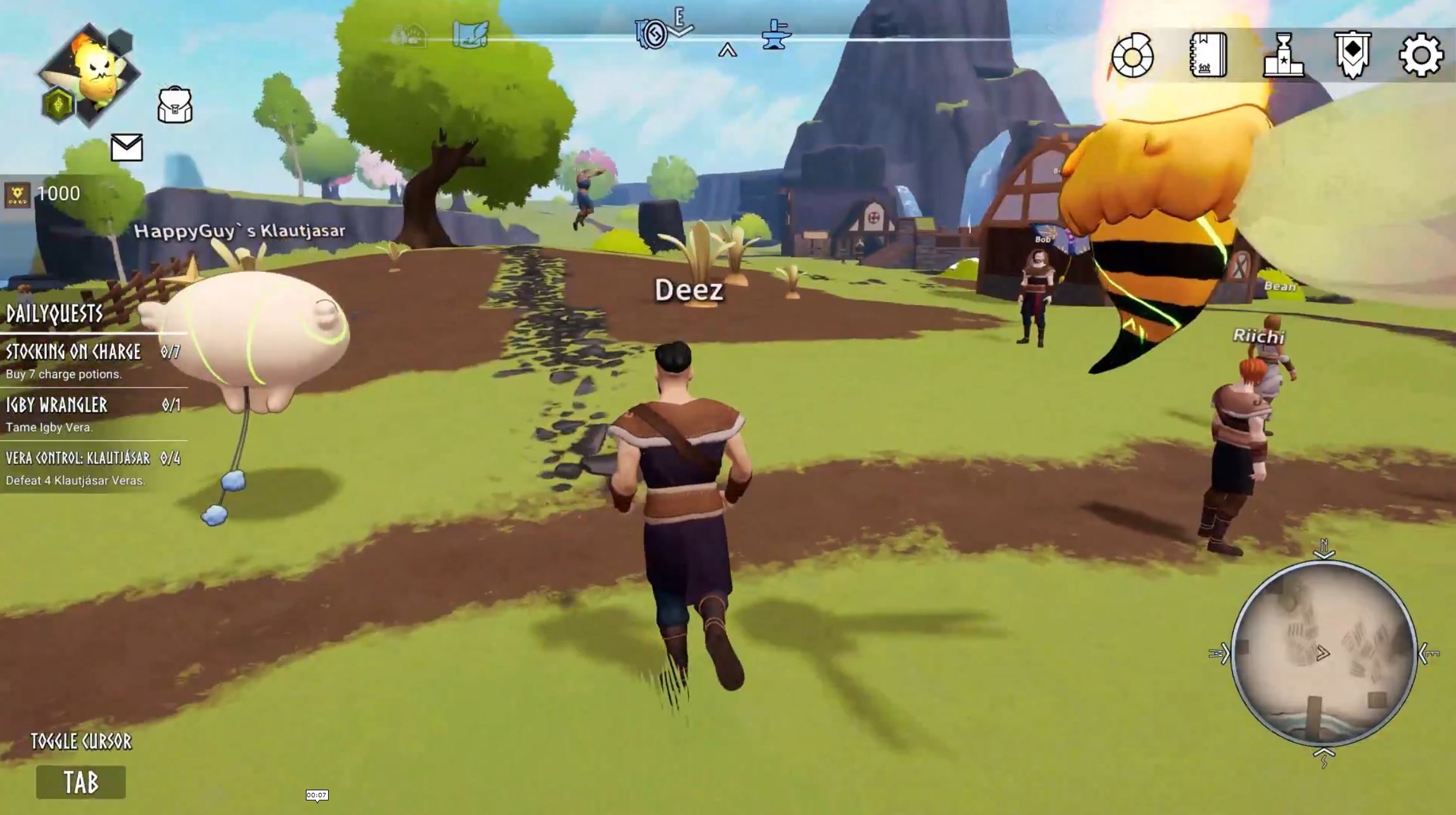Image resolution: width=1456 pixels, height=815 pixels.
Task: Open the banner shield menu
Action: click(x=1352, y=56)
